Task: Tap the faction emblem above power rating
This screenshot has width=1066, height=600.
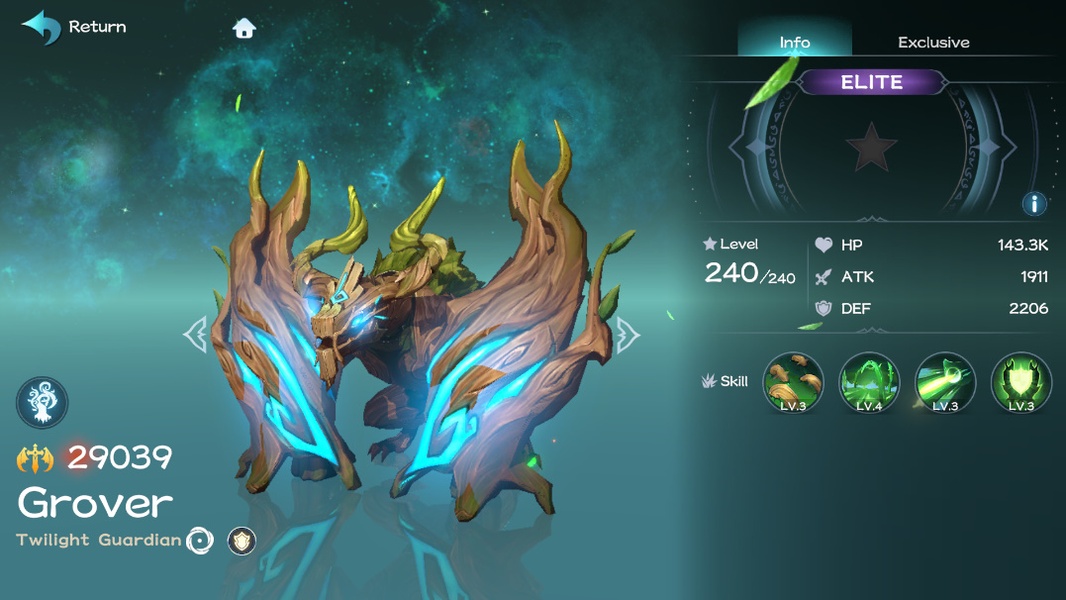Action: 42,403
